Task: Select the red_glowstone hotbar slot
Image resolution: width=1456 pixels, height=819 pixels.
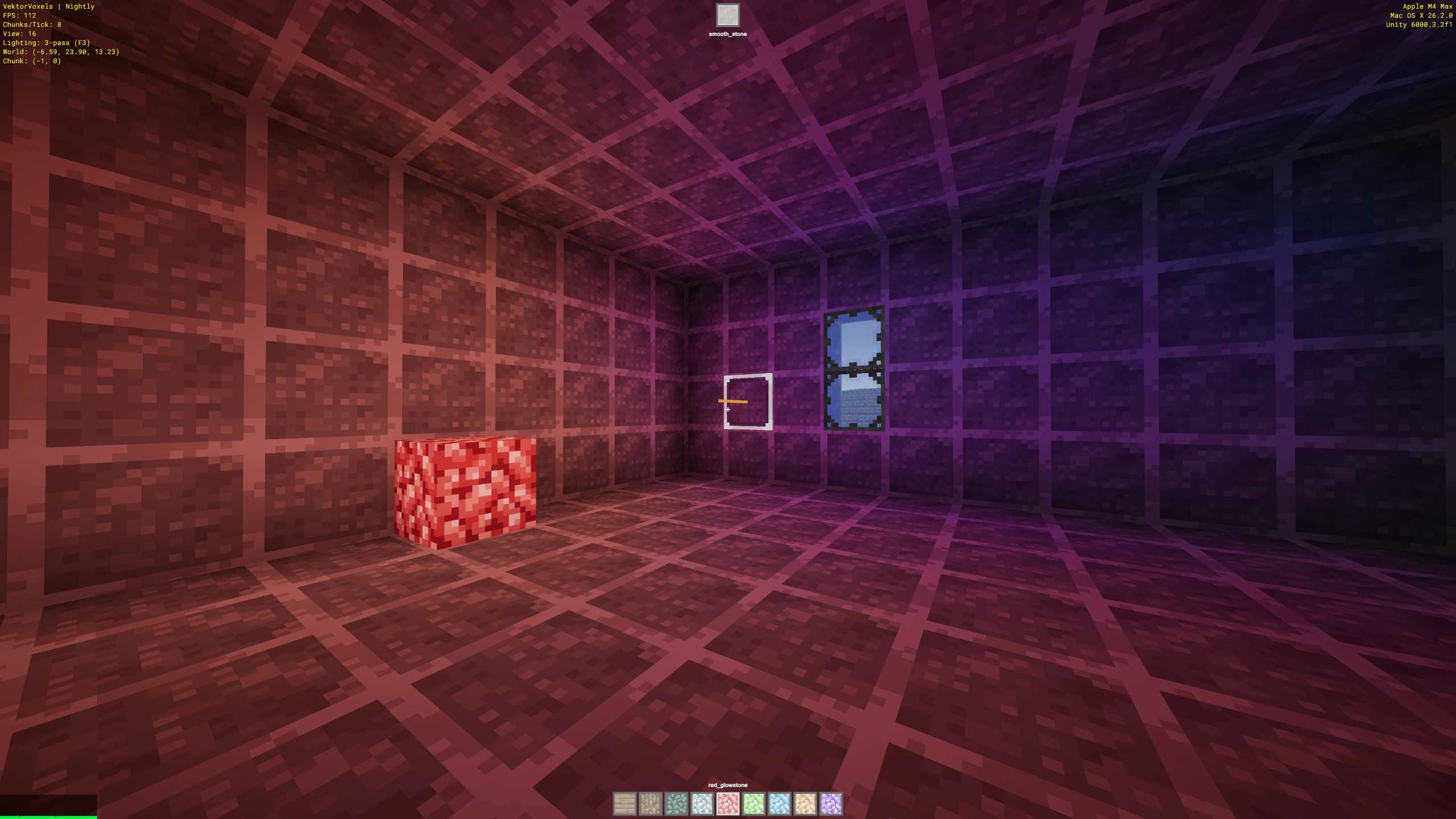Action: coord(728,804)
